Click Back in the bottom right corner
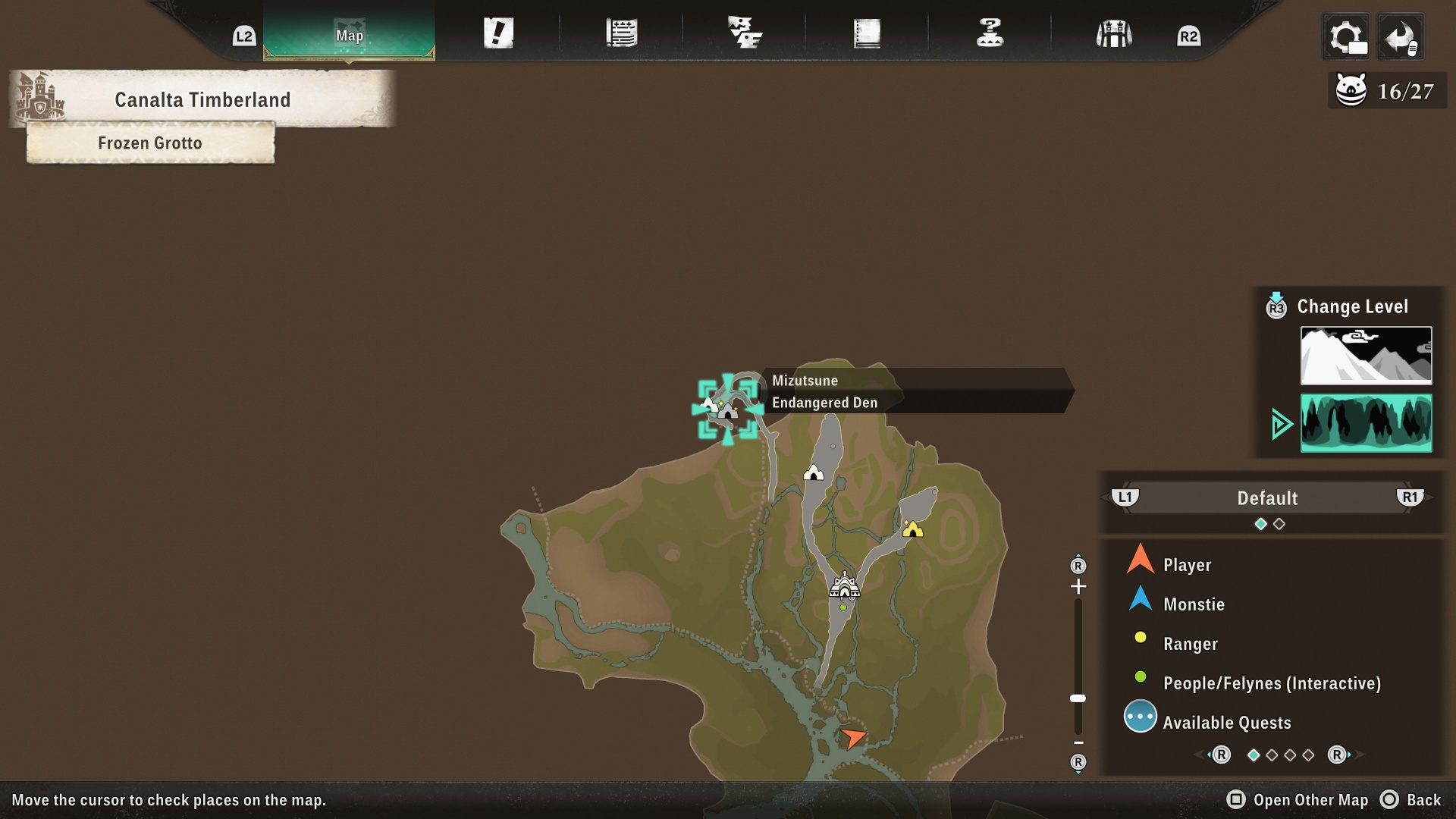Viewport: 1456px width, 819px height. coord(1422,799)
